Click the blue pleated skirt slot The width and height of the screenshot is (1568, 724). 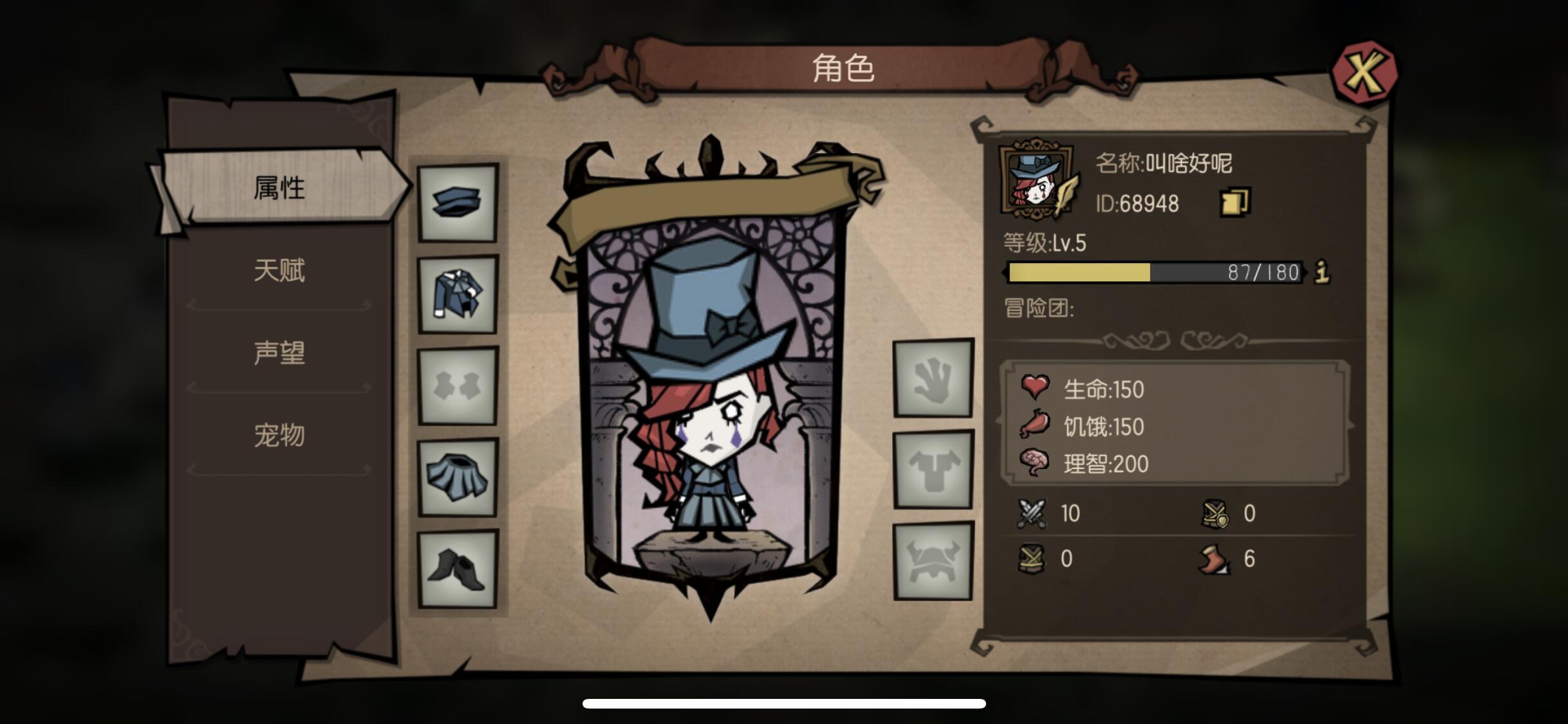tap(458, 478)
